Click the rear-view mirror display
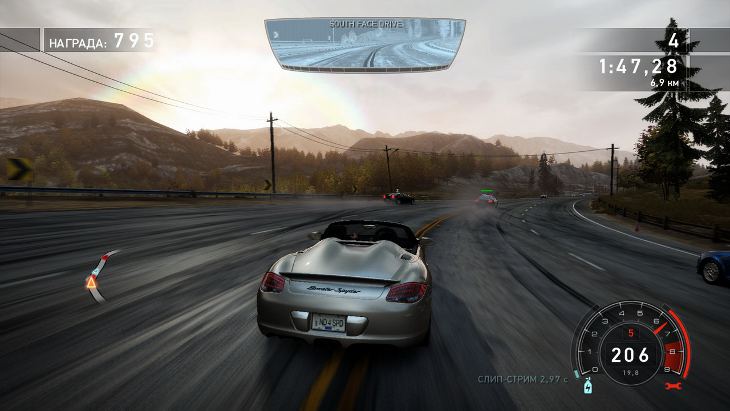The image size is (730, 411). click(365, 45)
